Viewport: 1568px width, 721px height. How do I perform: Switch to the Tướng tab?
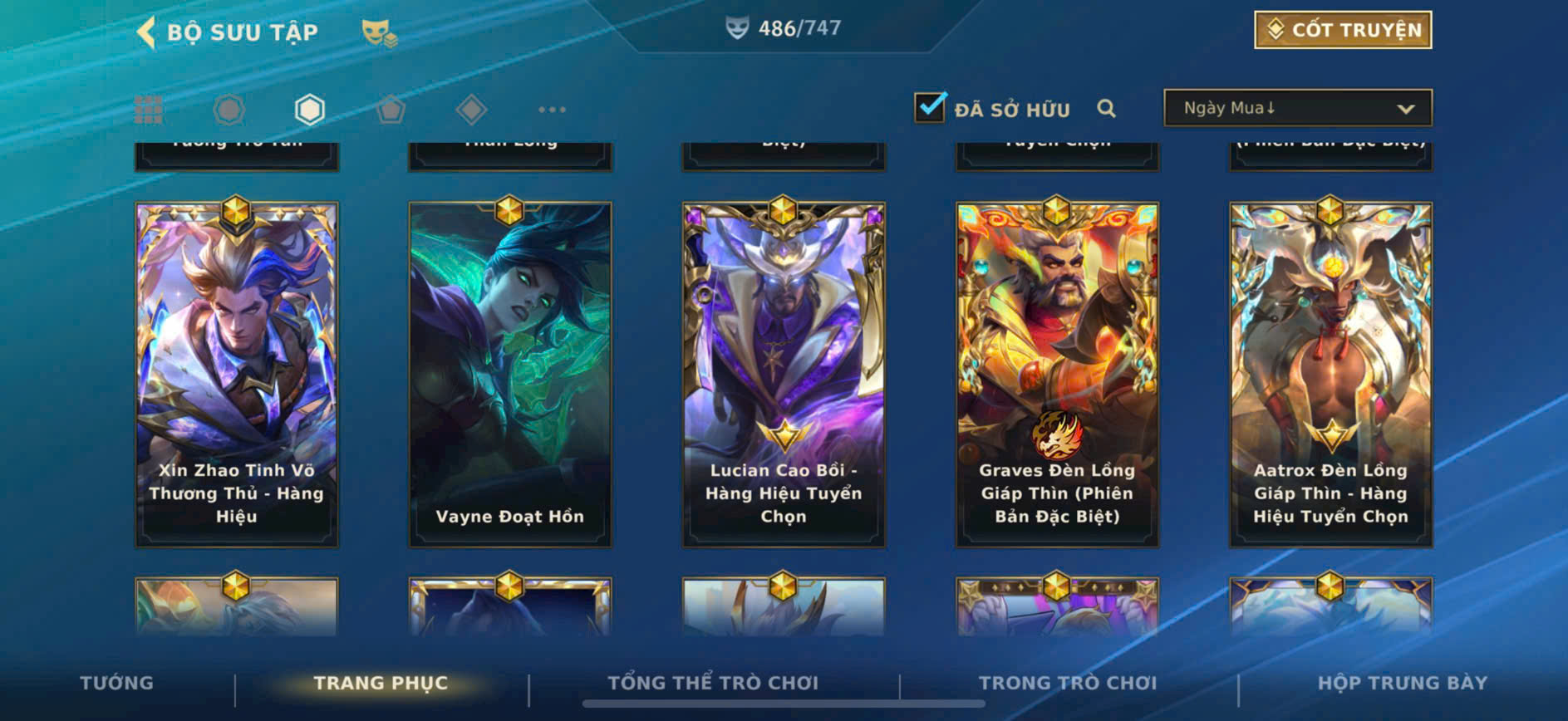click(x=116, y=683)
